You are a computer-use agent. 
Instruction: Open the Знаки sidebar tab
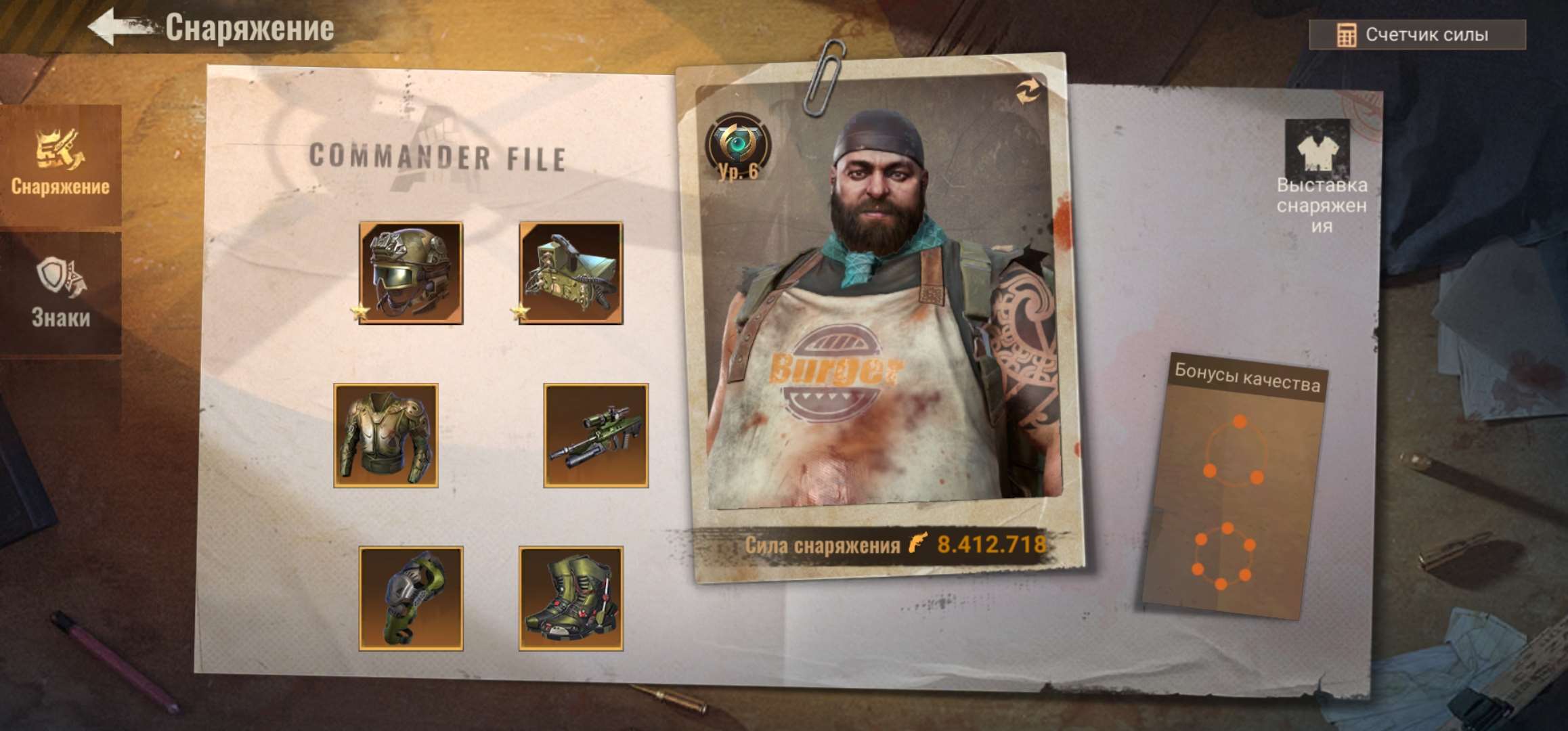60,284
